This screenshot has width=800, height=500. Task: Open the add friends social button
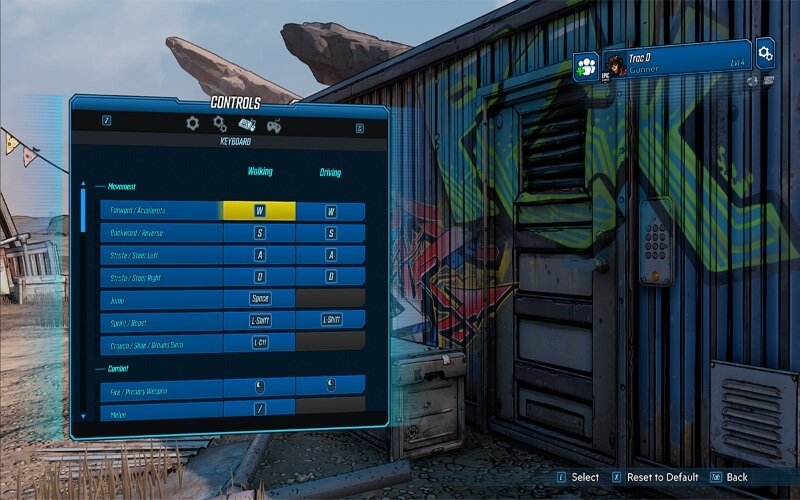point(585,66)
